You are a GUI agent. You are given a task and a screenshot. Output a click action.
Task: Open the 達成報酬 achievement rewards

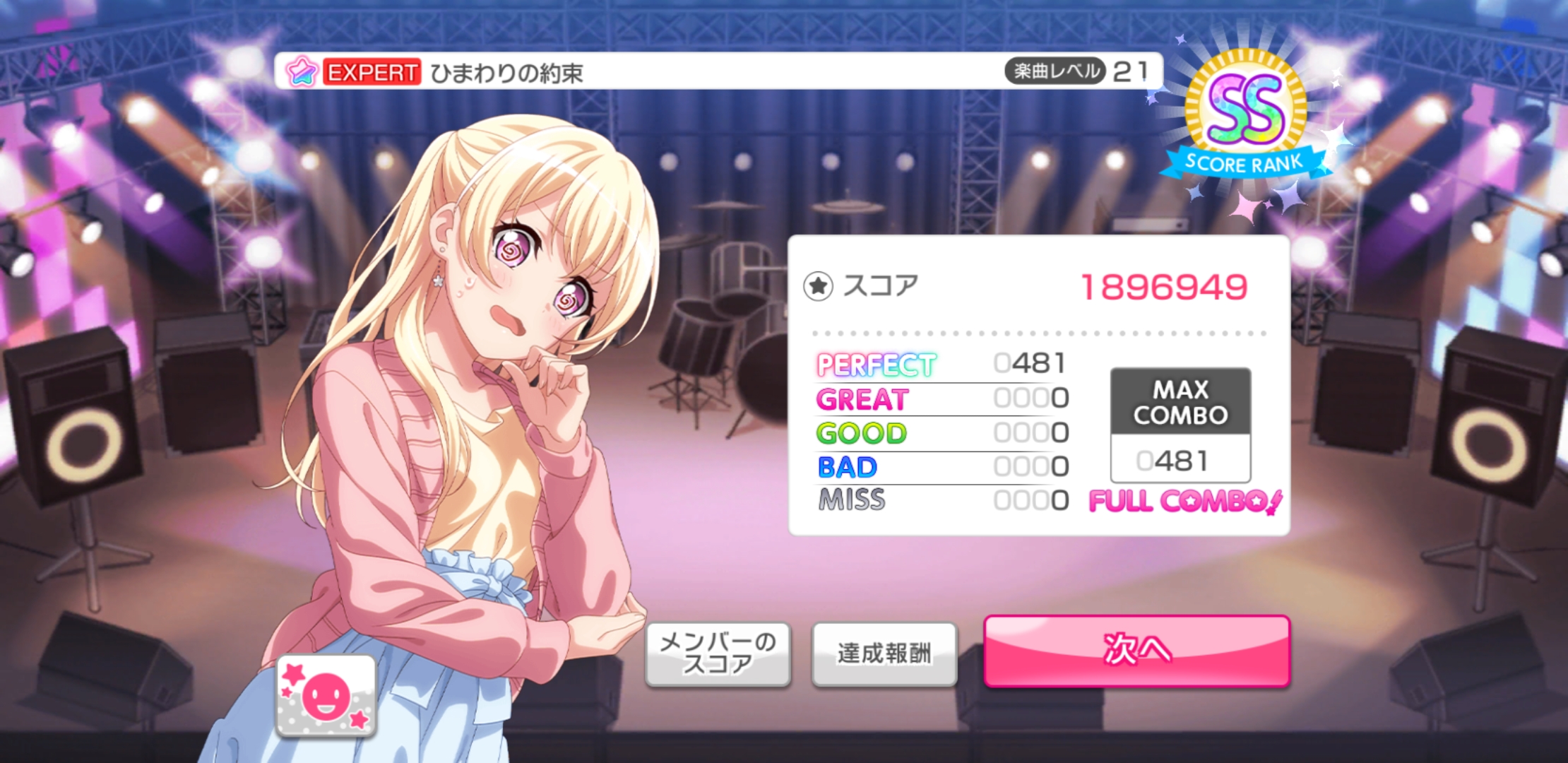click(x=884, y=653)
